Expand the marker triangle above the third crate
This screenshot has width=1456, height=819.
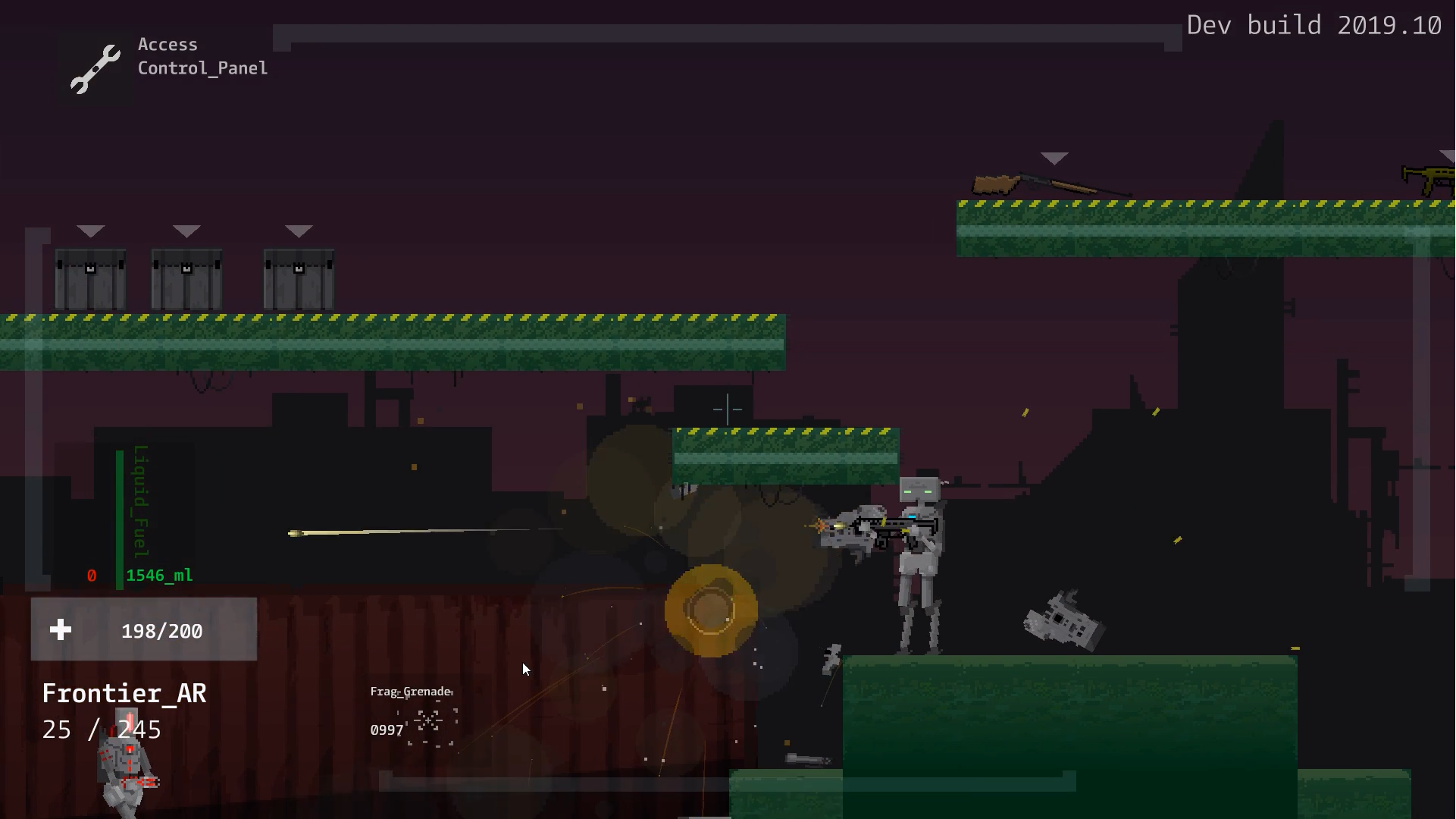[x=299, y=230]
